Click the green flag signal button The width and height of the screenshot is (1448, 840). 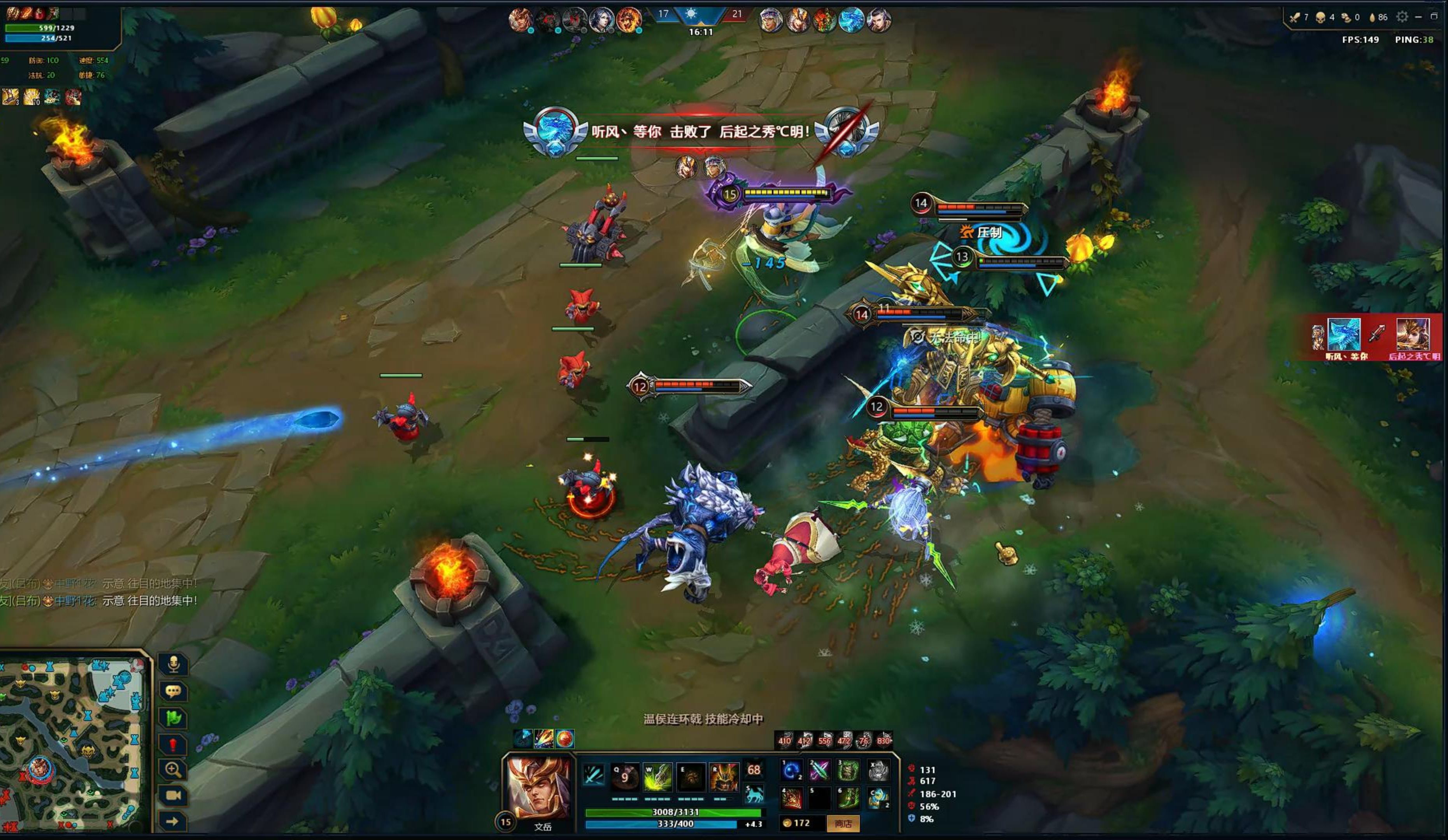(173, 717)
